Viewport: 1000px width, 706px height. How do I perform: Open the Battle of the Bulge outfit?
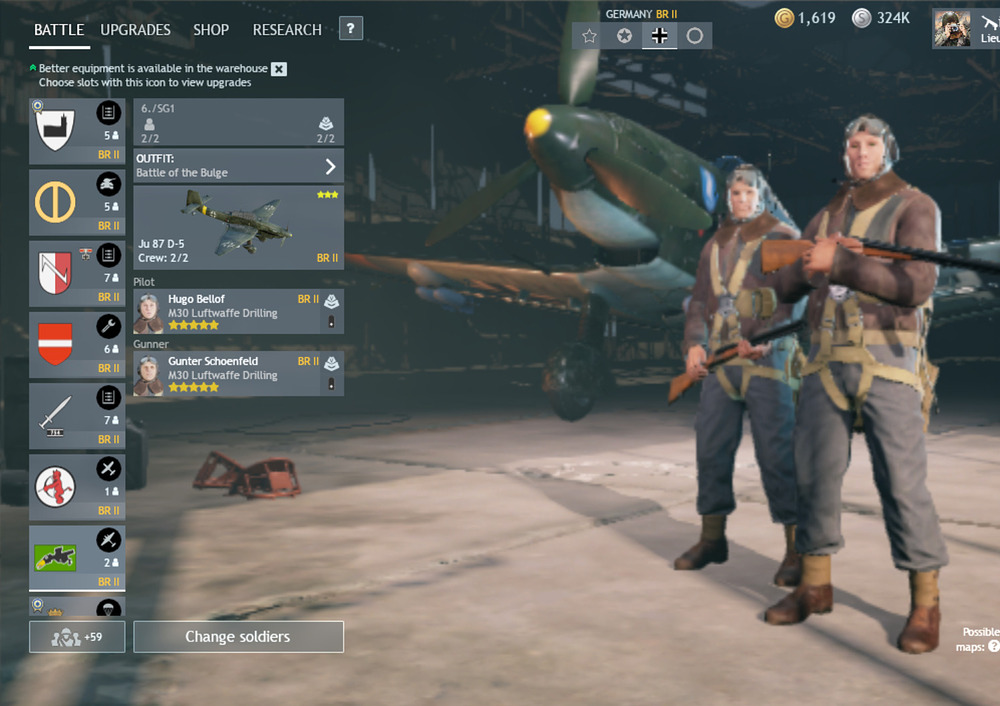click(x=238, y=166)
